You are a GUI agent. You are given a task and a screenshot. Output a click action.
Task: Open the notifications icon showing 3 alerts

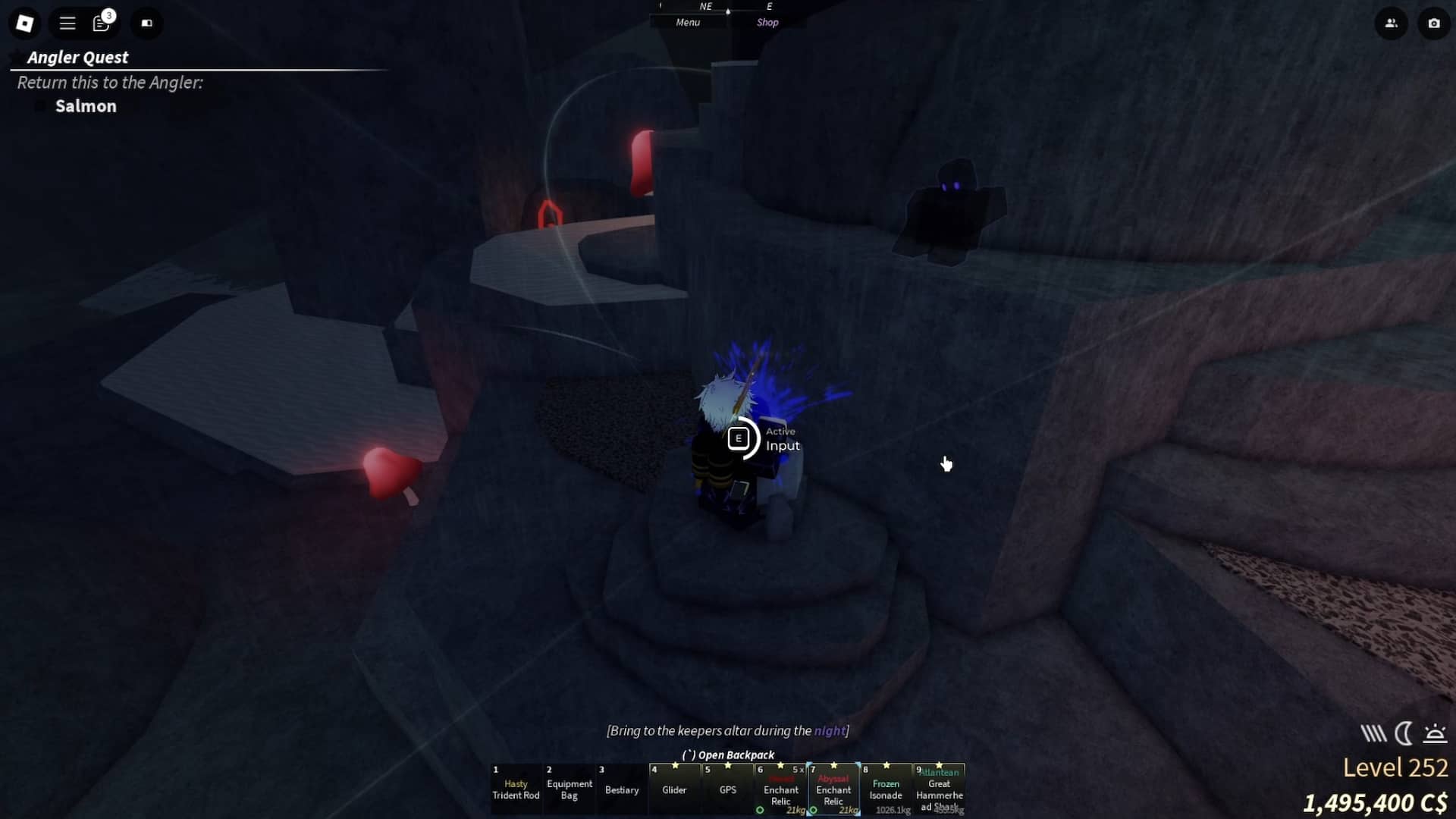pyautogui.click(x=102, y=24)
